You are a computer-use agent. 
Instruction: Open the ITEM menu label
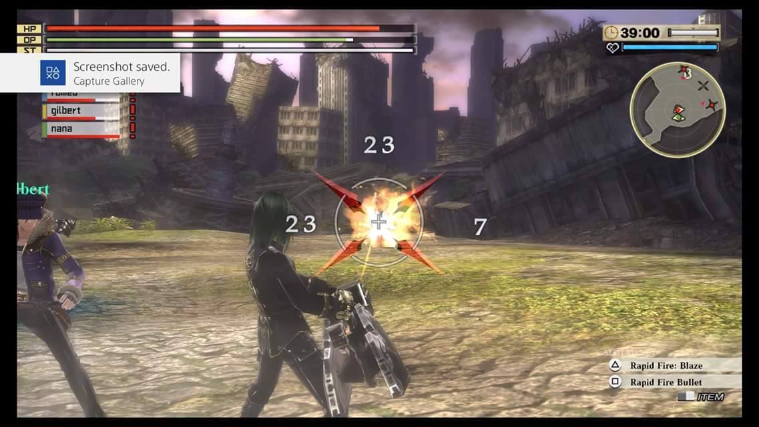click(x=709, y=397)
